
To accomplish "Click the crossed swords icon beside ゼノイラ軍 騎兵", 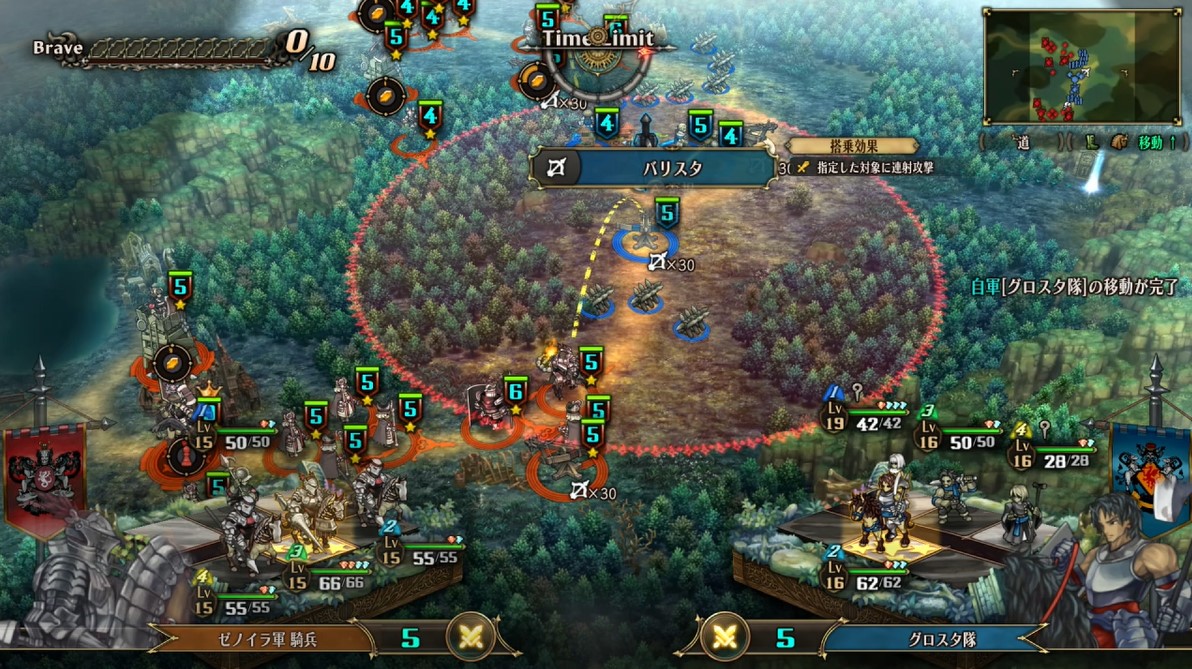I will 470,637.
